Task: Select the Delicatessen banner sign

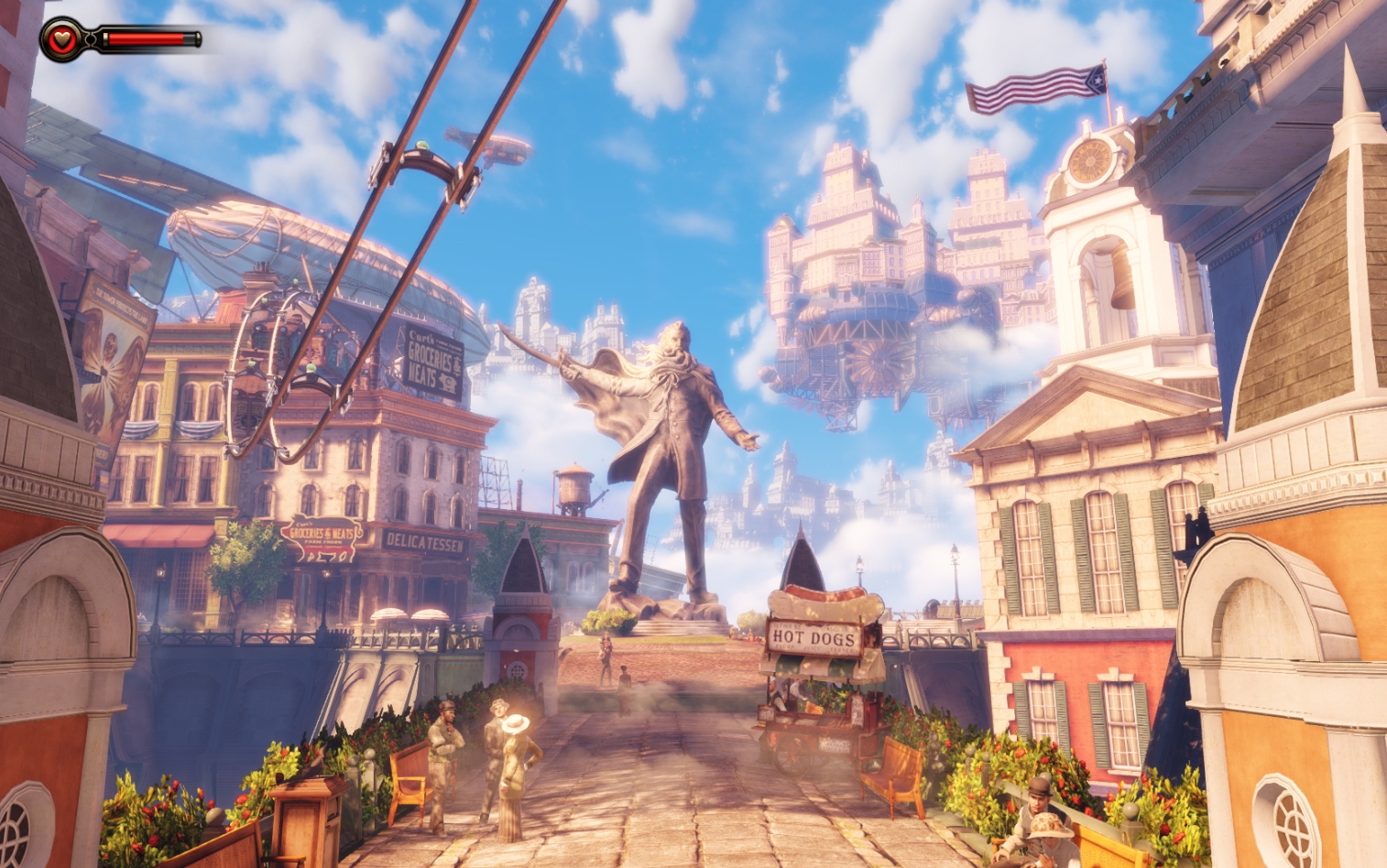Action: click(x=423, y=540)
